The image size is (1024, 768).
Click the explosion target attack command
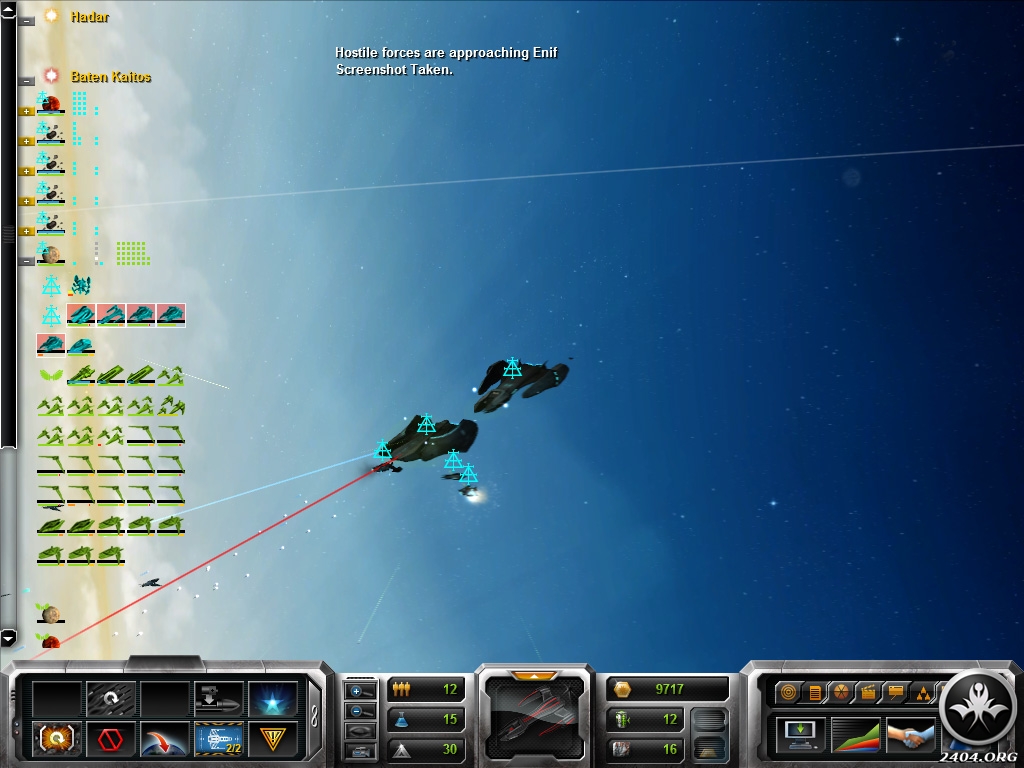point(57,740)
